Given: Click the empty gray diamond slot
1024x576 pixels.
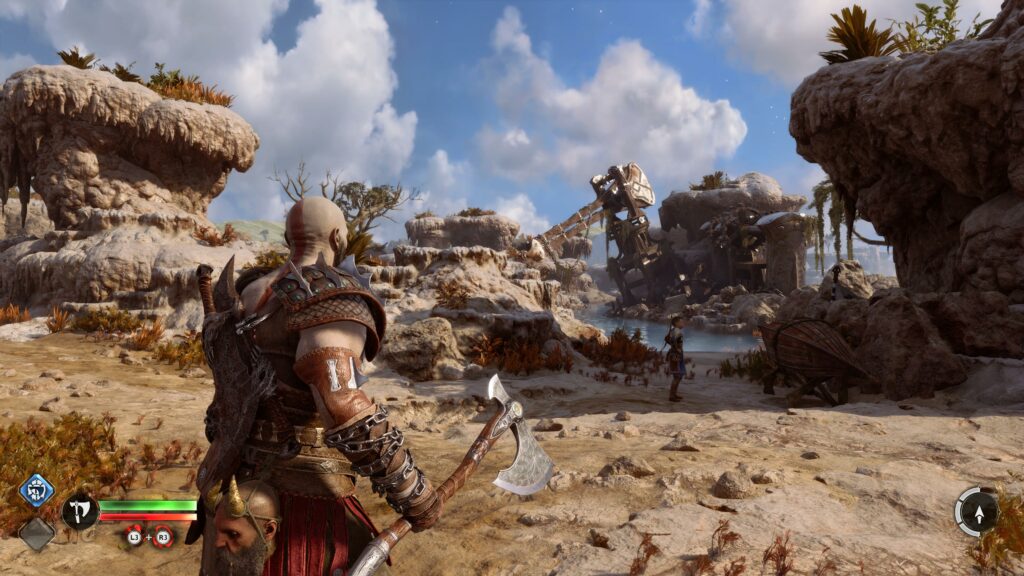Looking at the screenshot, I should click(x=37, y=533).
